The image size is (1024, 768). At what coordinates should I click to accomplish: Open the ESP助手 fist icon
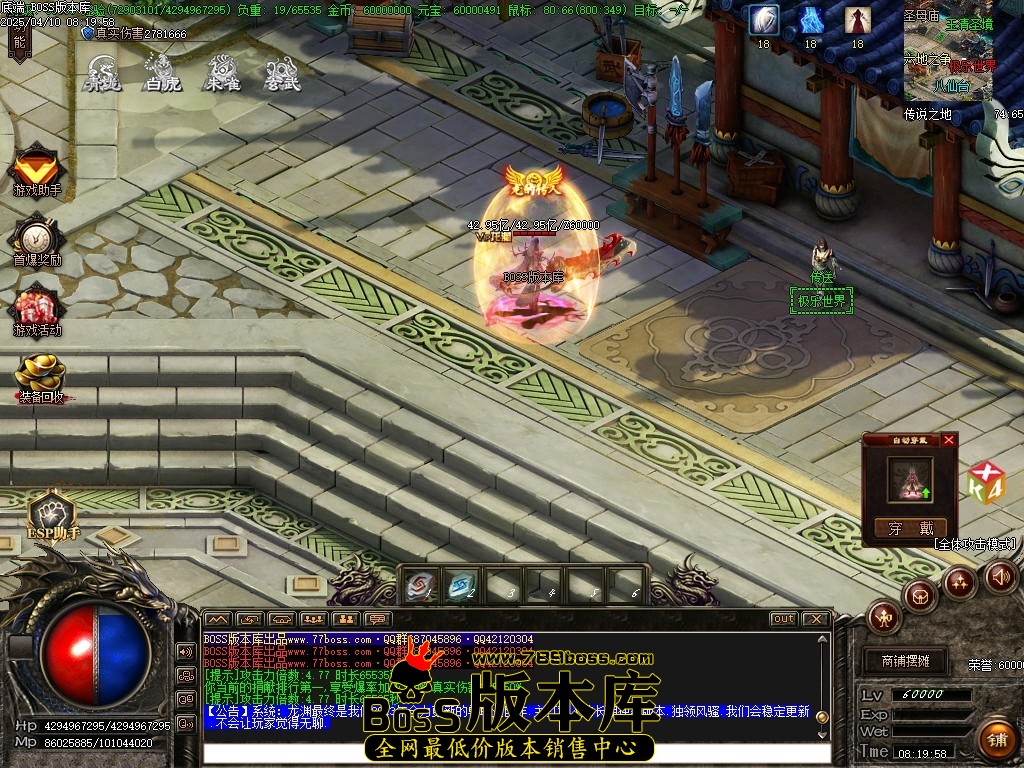[x=52, y=514]
